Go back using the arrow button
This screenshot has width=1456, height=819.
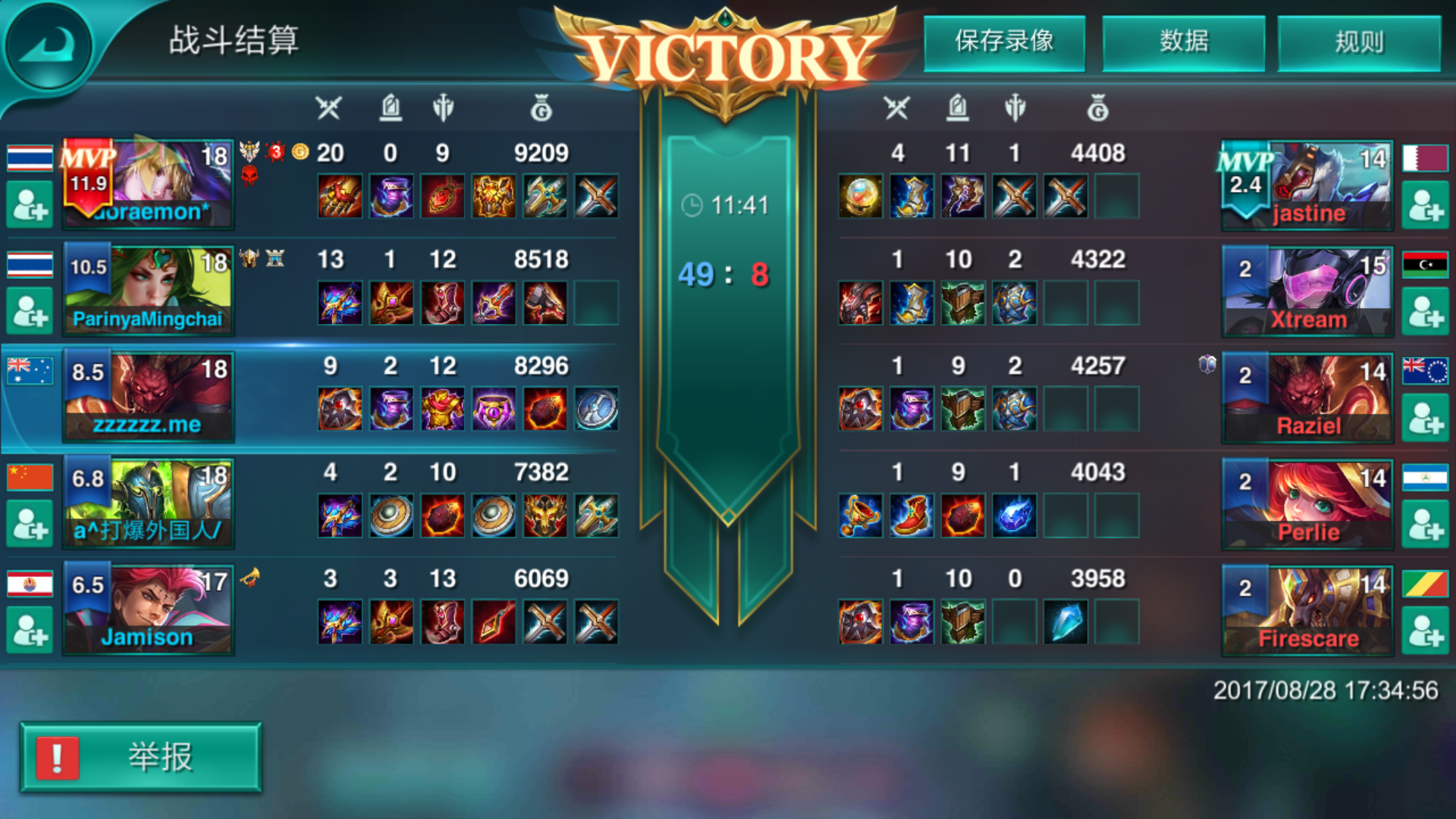49,47
